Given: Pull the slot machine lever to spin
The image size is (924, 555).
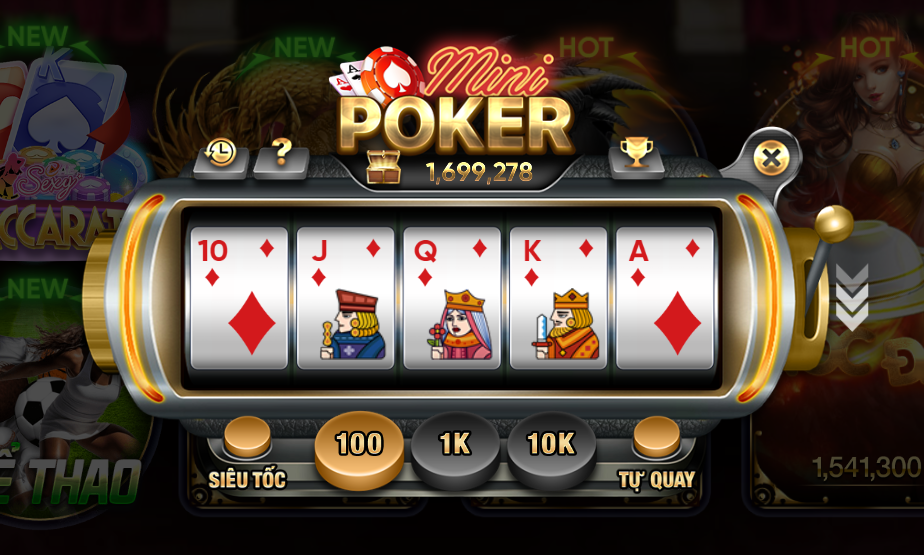Looking at the screenshot, I should click(x=832, y=227).
